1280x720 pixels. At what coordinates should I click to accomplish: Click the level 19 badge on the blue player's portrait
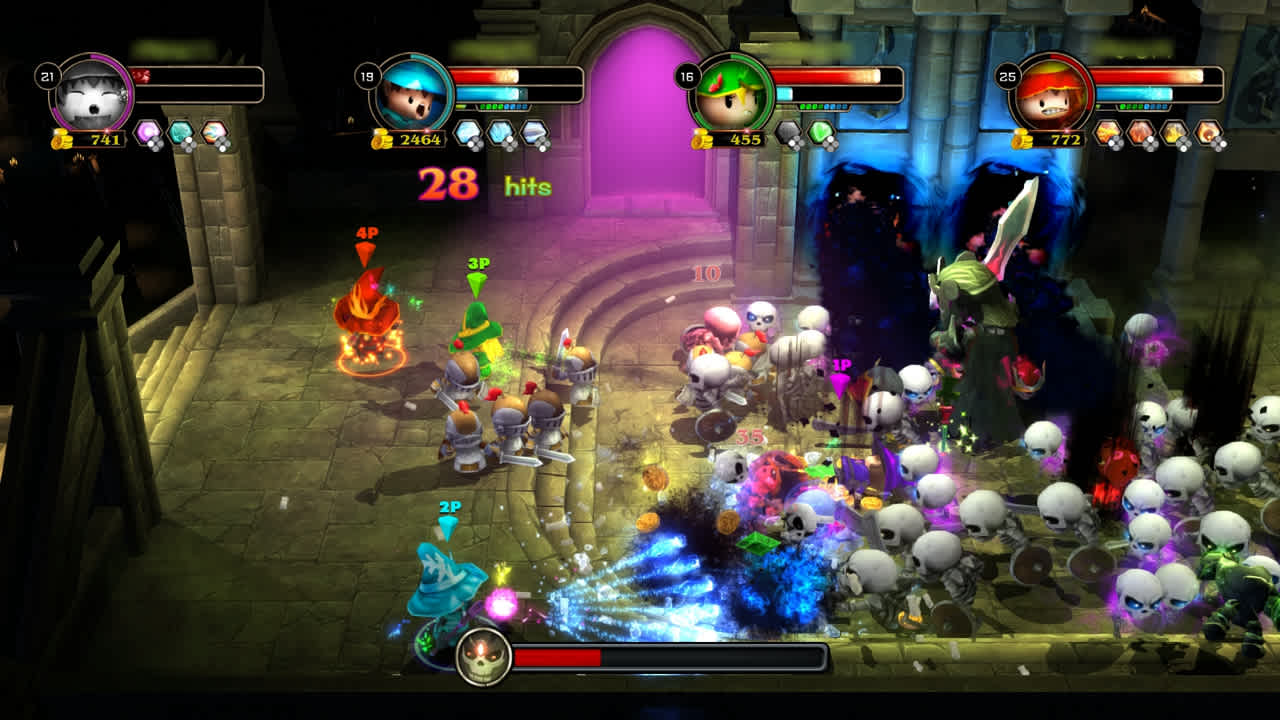[369, 75]
